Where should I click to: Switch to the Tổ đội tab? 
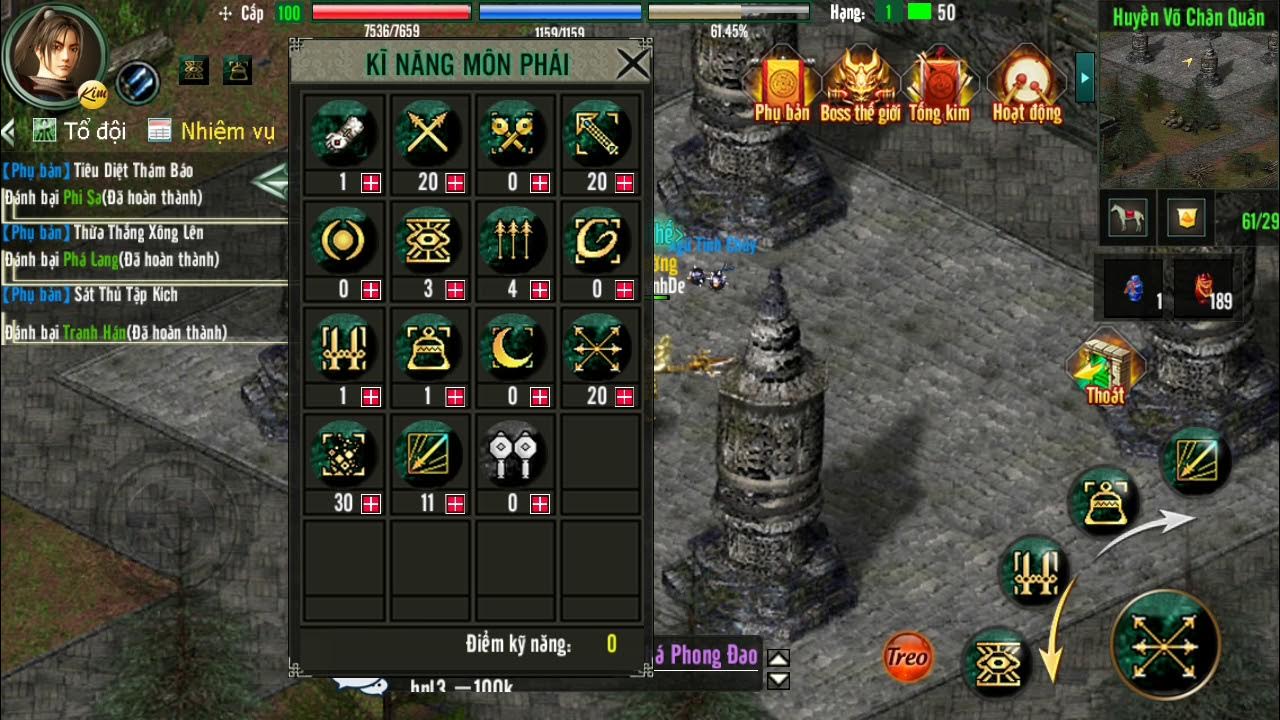point(80,131)
